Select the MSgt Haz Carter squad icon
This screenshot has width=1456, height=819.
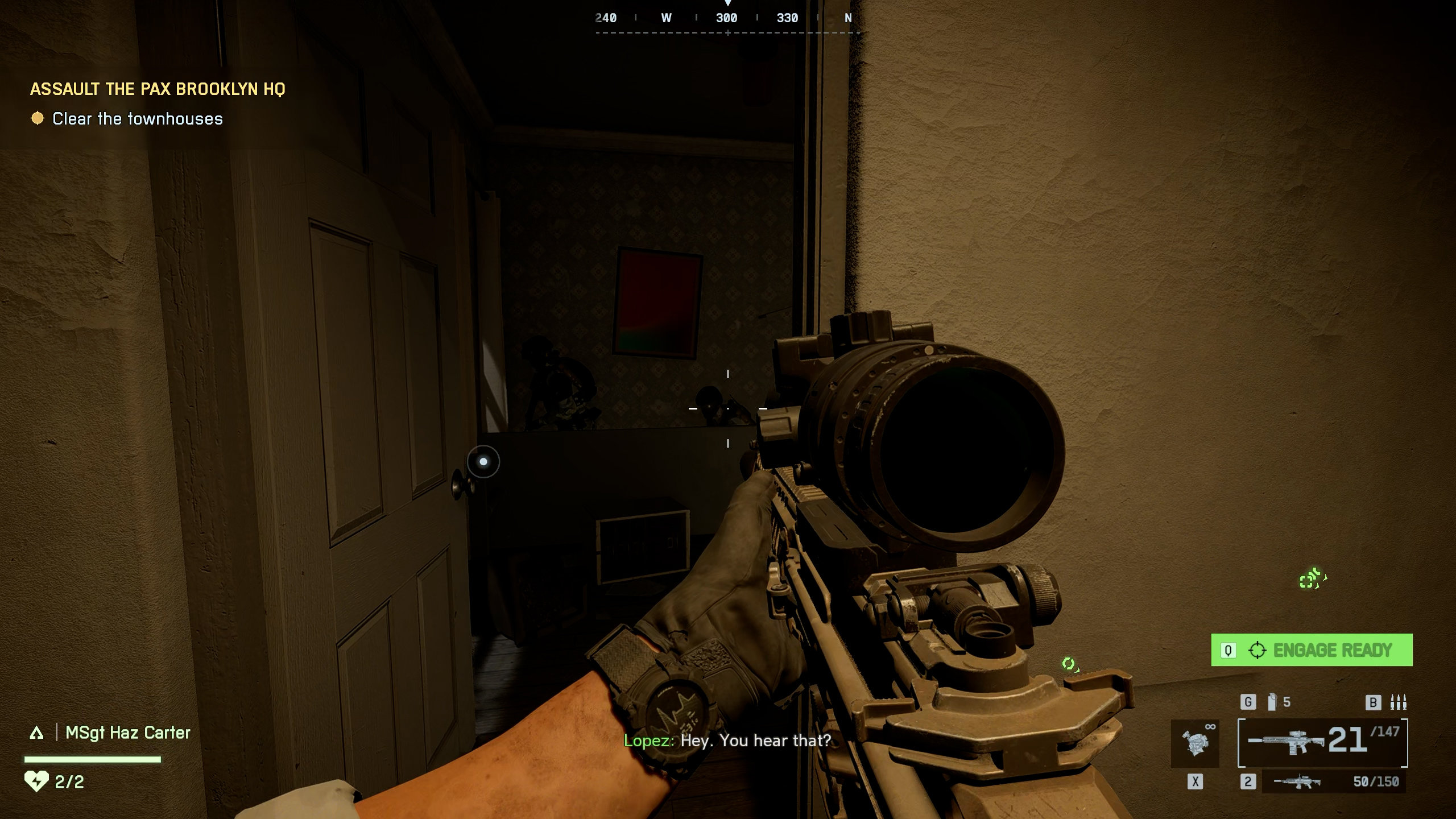(x=37, y=733)
